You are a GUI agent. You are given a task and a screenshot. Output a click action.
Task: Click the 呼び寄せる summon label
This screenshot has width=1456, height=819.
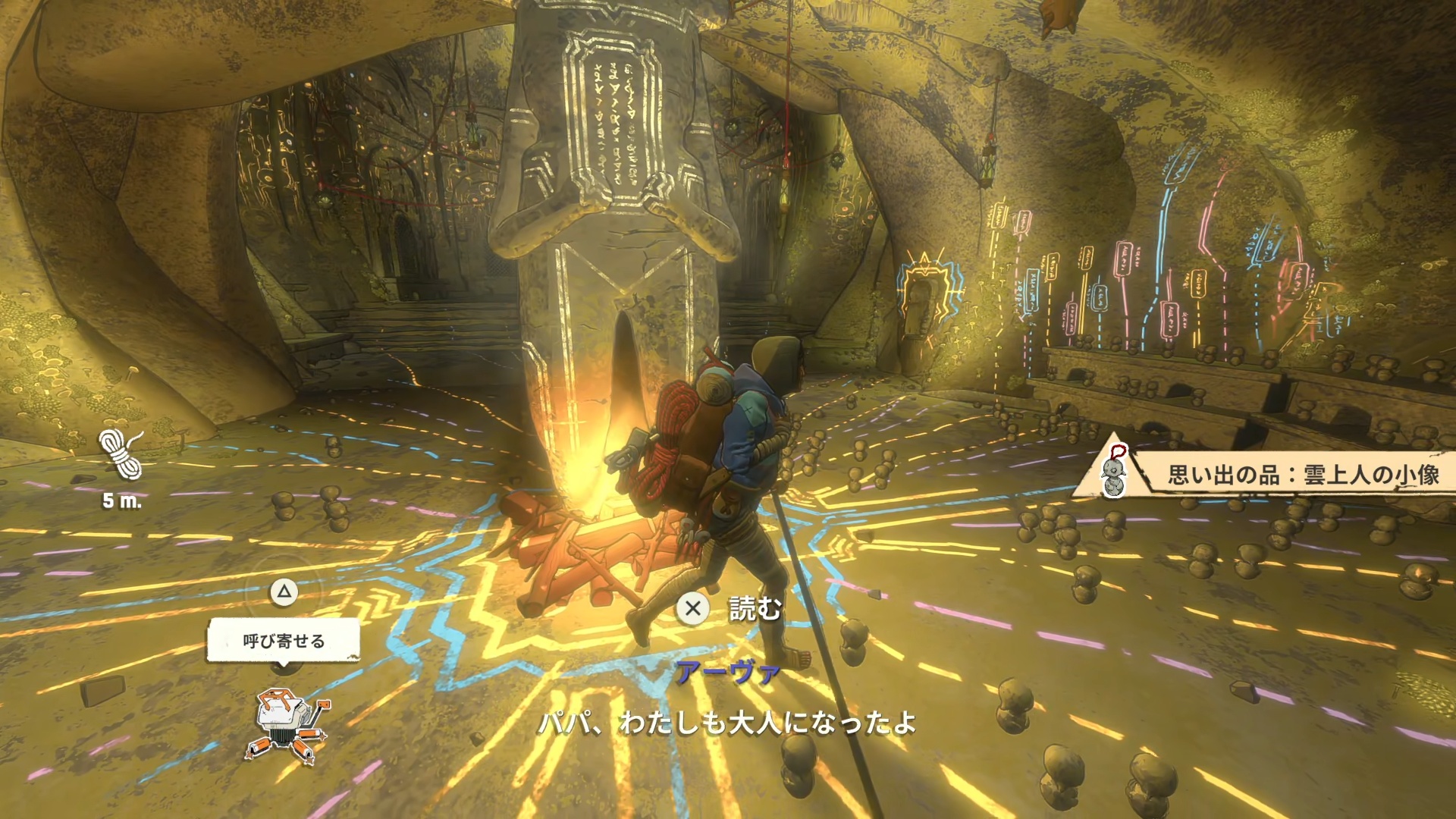284,641
